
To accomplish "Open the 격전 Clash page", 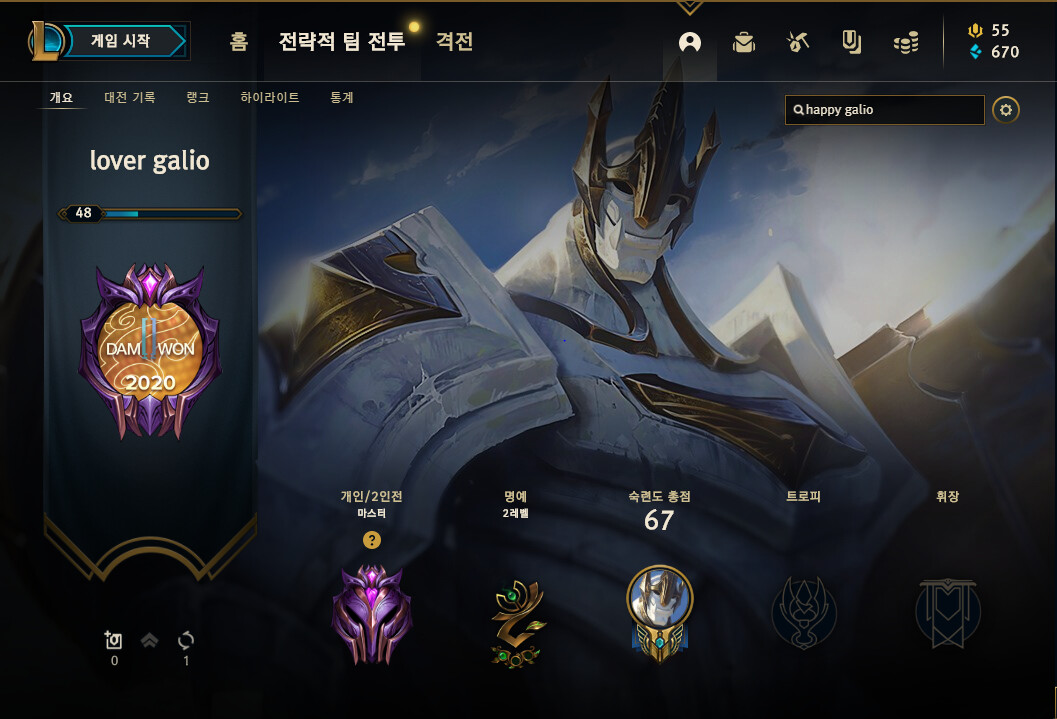I will [454, 42].
